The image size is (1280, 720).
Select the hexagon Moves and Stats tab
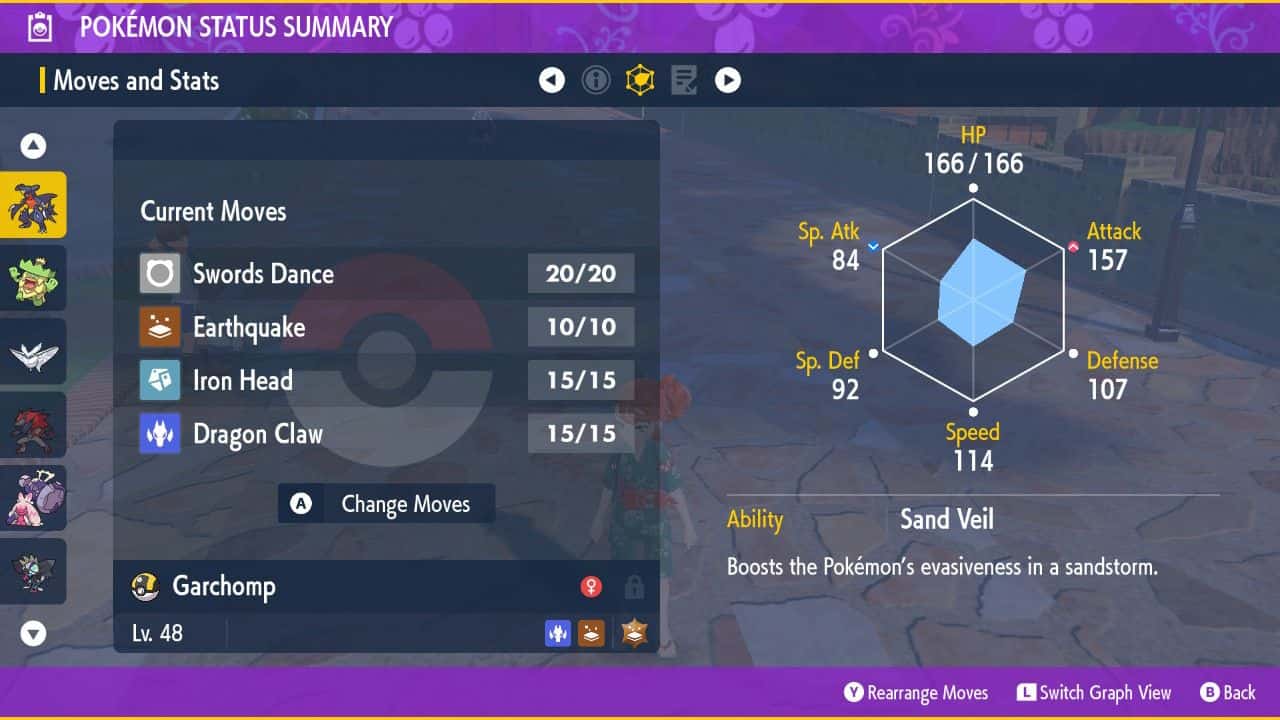click(x=640, y=80)
